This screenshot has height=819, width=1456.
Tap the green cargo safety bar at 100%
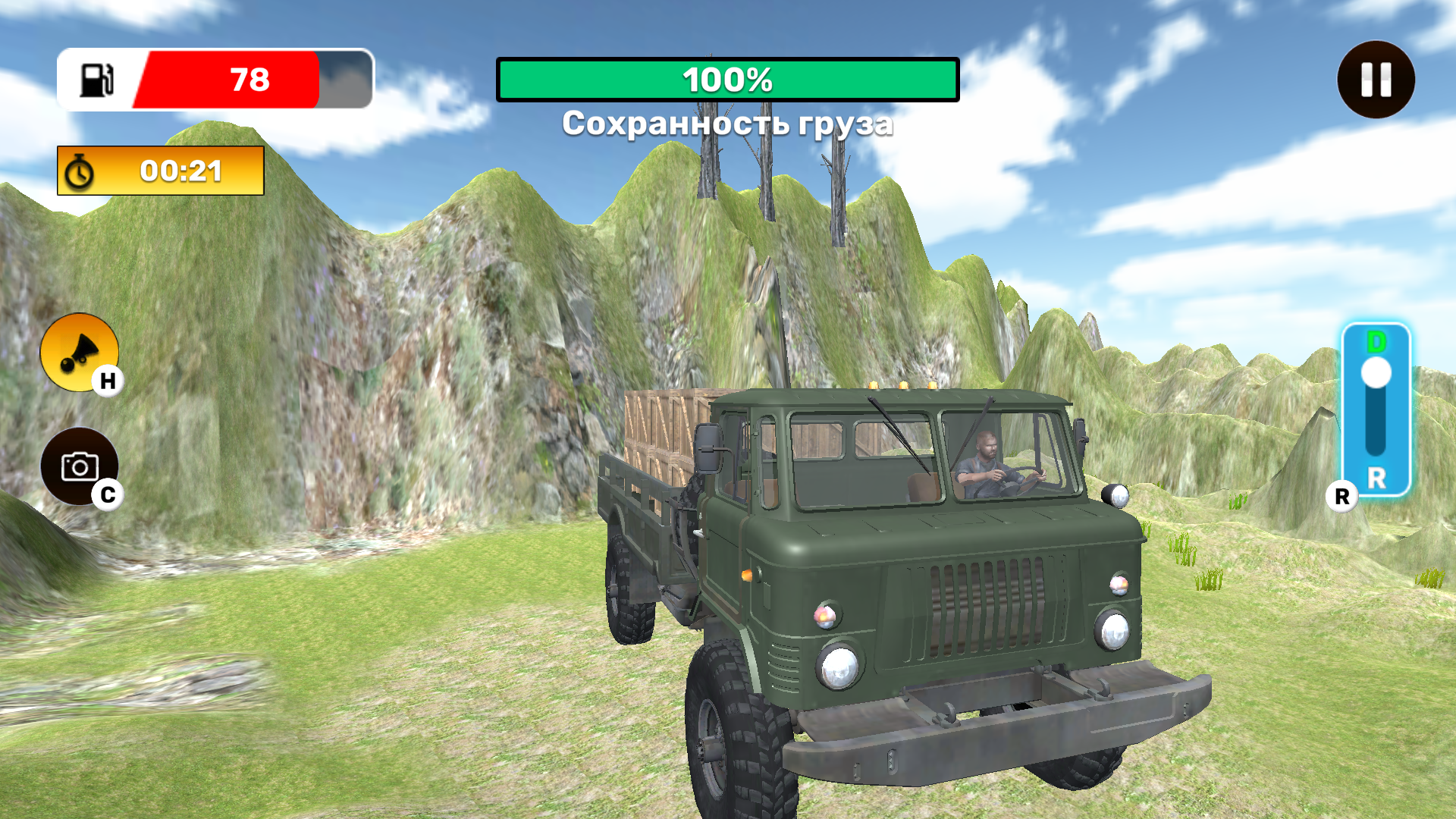click(726, 79)
